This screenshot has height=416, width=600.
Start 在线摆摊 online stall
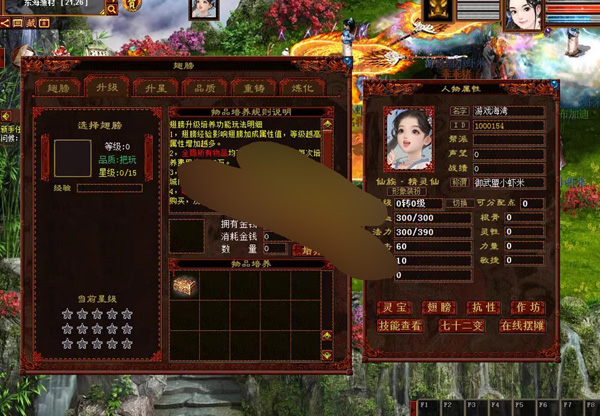pyautogui.click(x=523, y=325)
